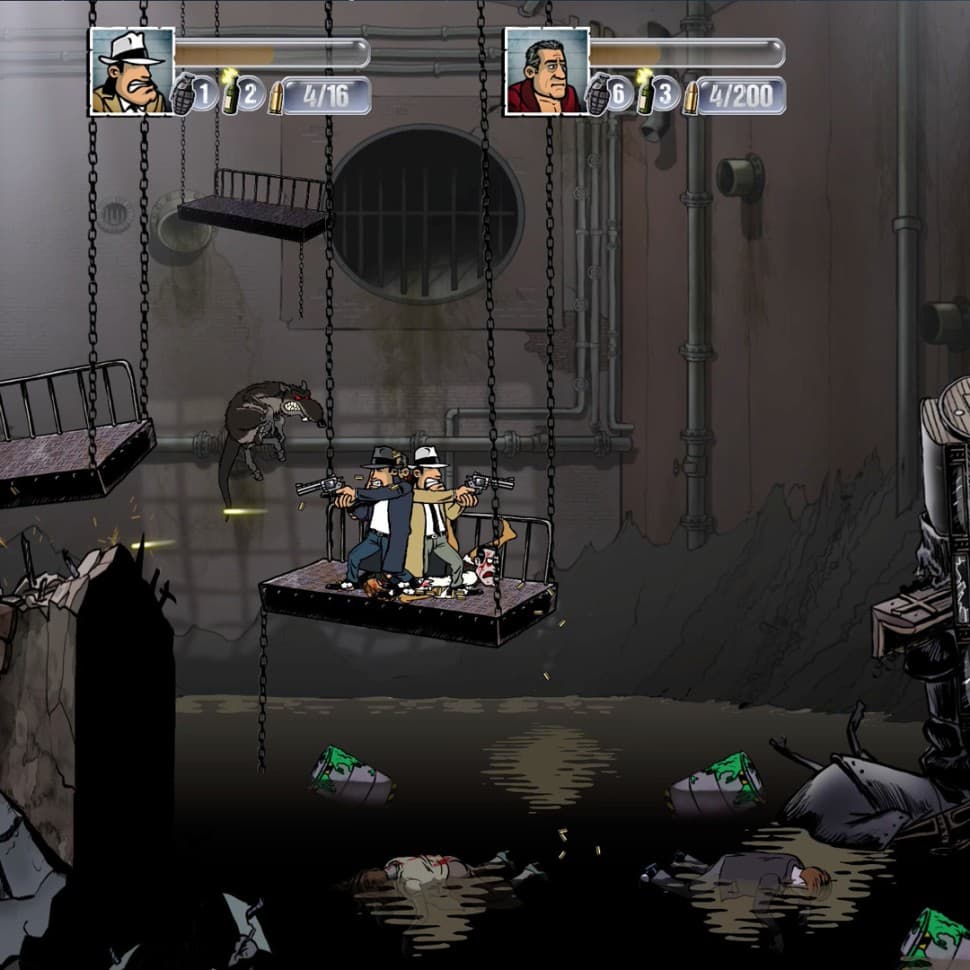Choose the red-robed player's molotov bottle icon

pyautogui.click(x=645, y=94)
